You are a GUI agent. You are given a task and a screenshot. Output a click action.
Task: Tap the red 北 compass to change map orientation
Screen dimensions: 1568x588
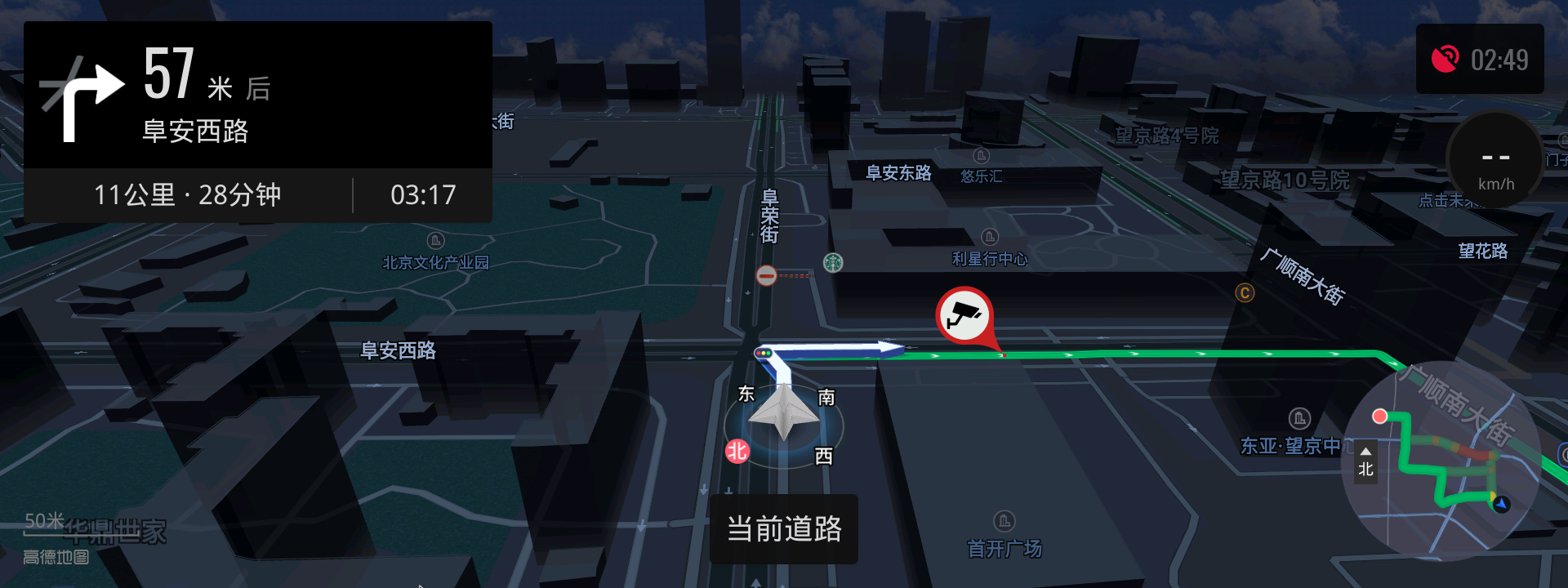tap(736, 450)
